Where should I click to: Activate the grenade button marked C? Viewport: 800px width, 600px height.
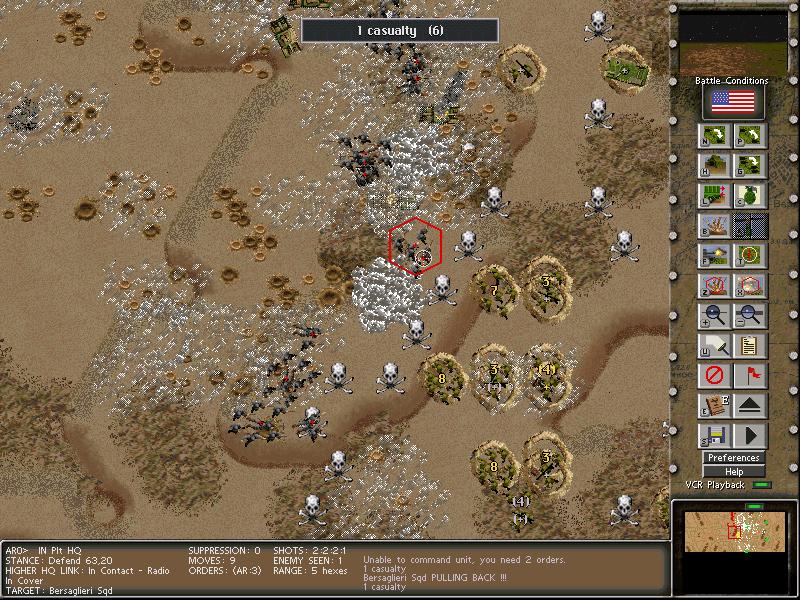coord(750,196)
